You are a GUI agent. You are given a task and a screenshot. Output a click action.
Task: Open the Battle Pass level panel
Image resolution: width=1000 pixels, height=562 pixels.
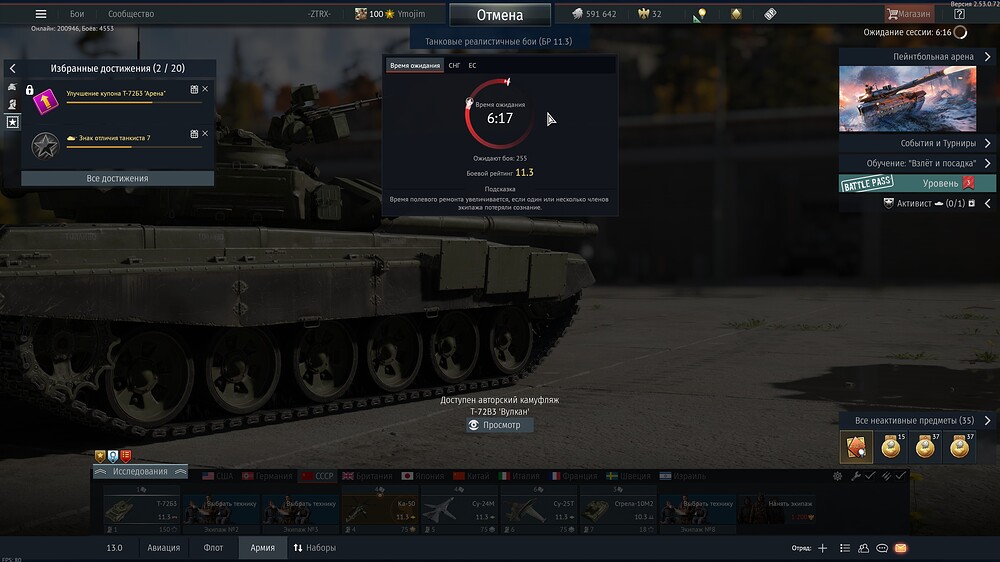(917, 184)
